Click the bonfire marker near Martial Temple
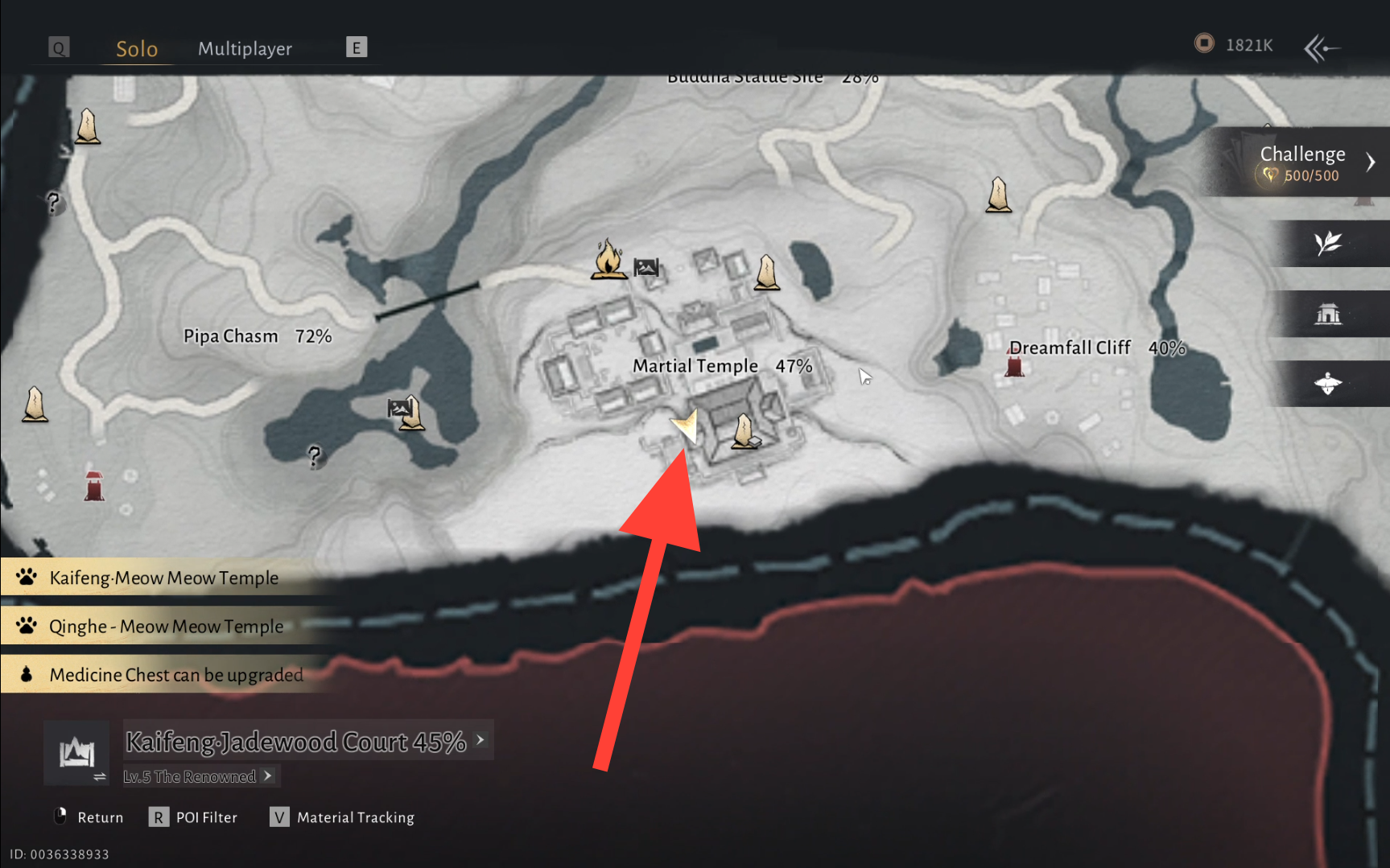 pyautogui.click(x=608, y=260)
